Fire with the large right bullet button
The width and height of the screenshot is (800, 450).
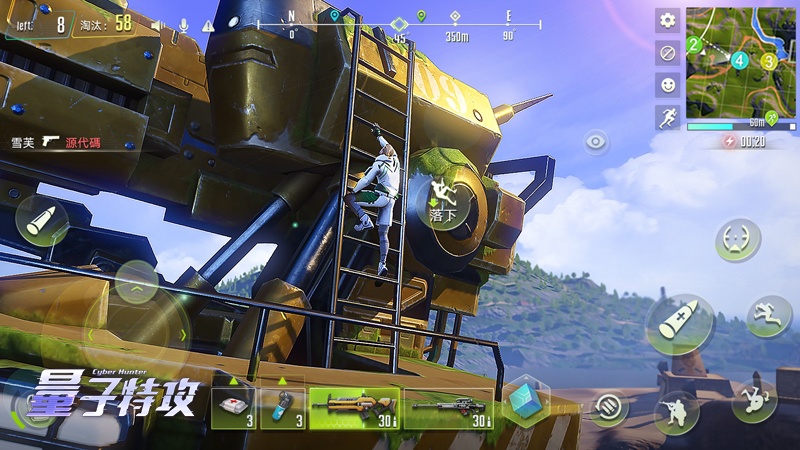[x=679, y=324]
